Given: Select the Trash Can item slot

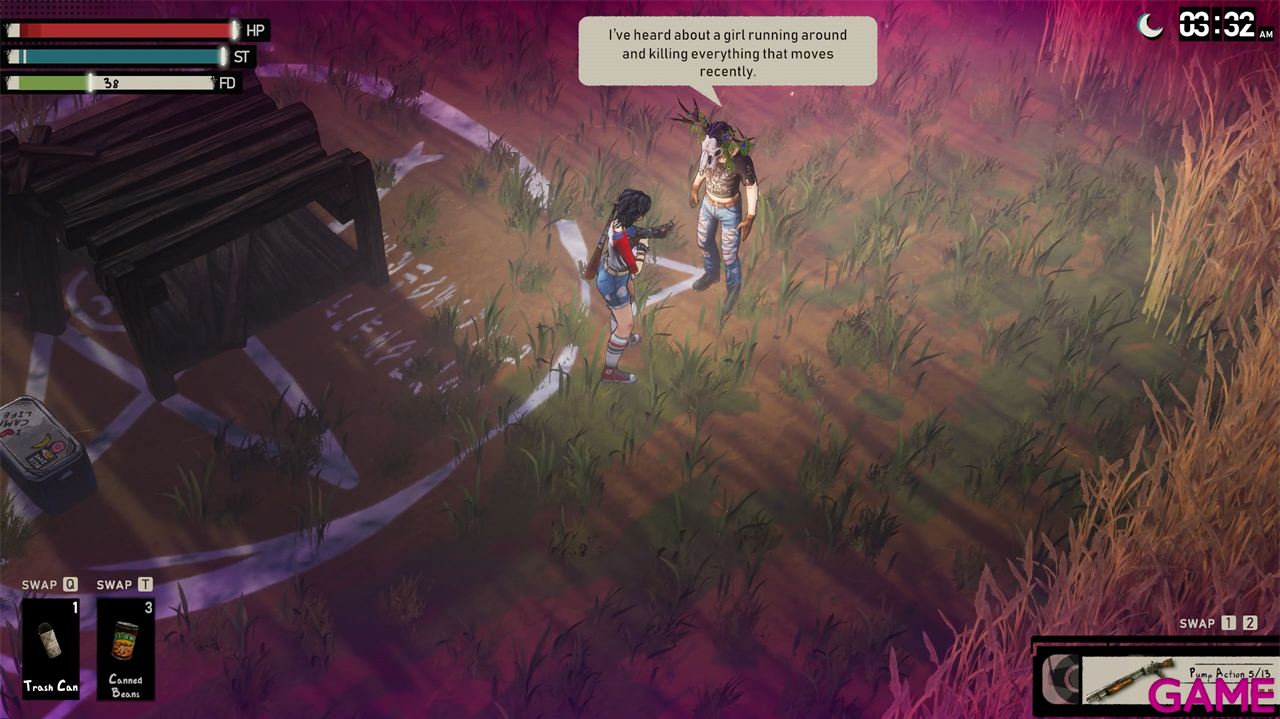Looking at the screenshot, I should click(51, 647).
